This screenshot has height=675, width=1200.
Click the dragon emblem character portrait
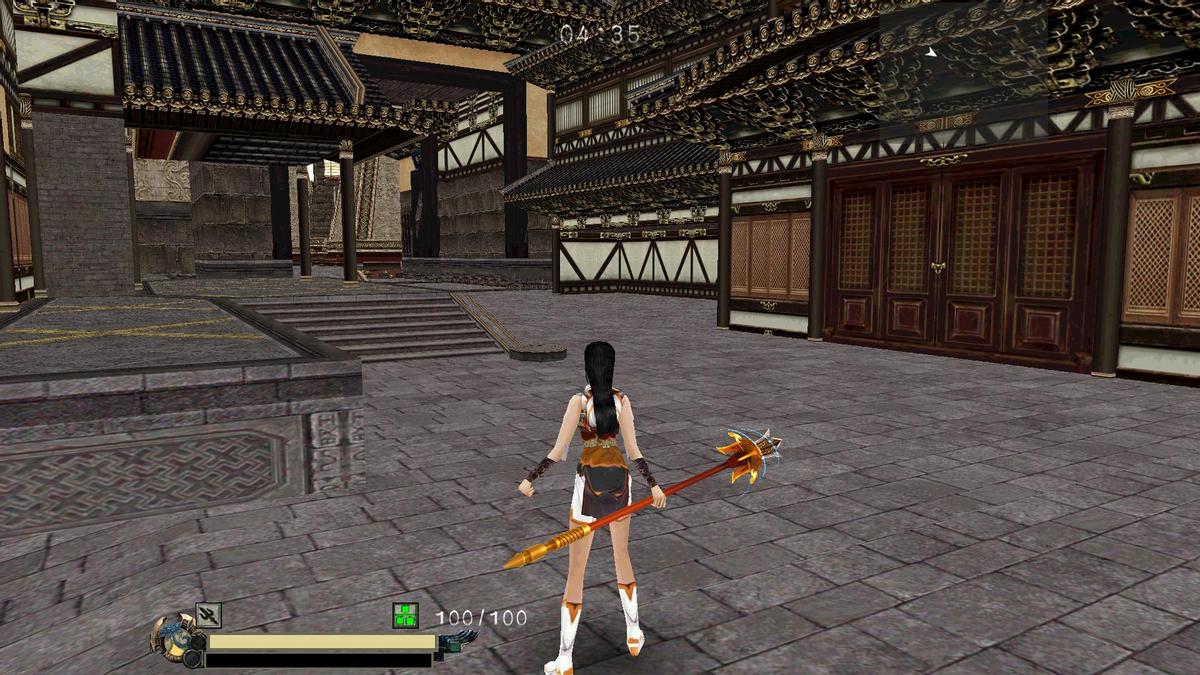[174, 636]
